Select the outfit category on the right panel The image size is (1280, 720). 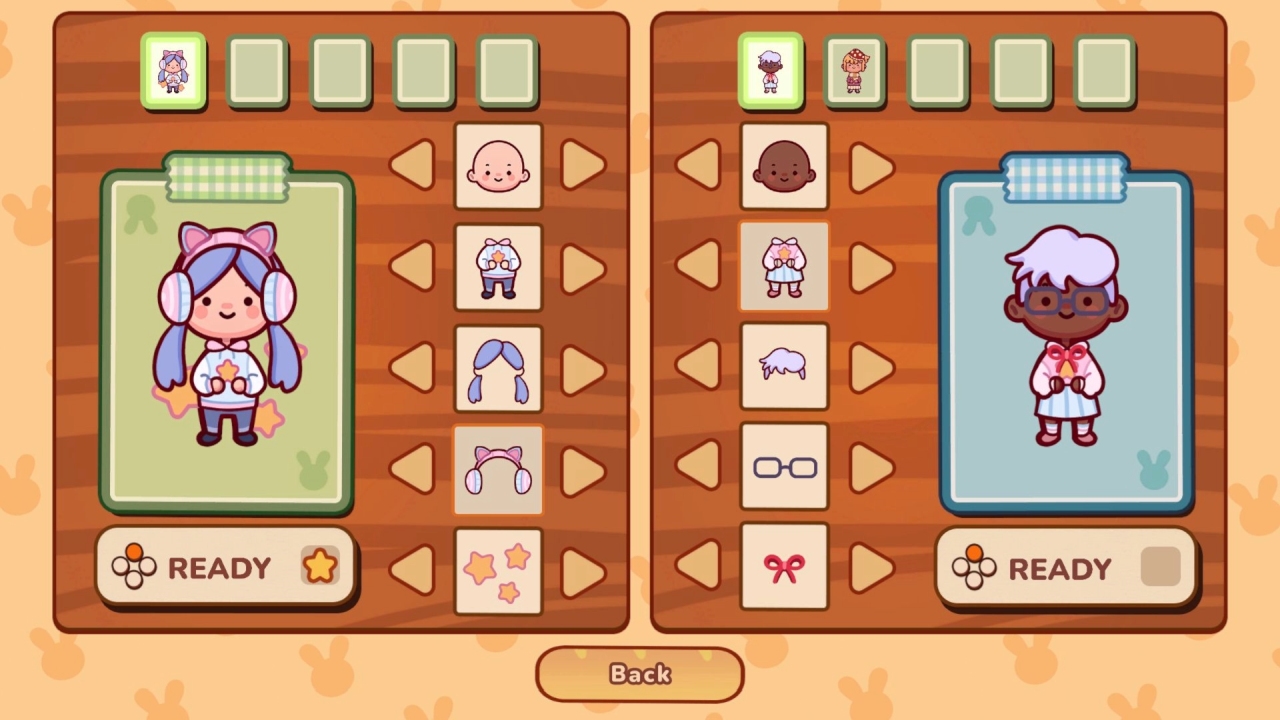[784, 267]
